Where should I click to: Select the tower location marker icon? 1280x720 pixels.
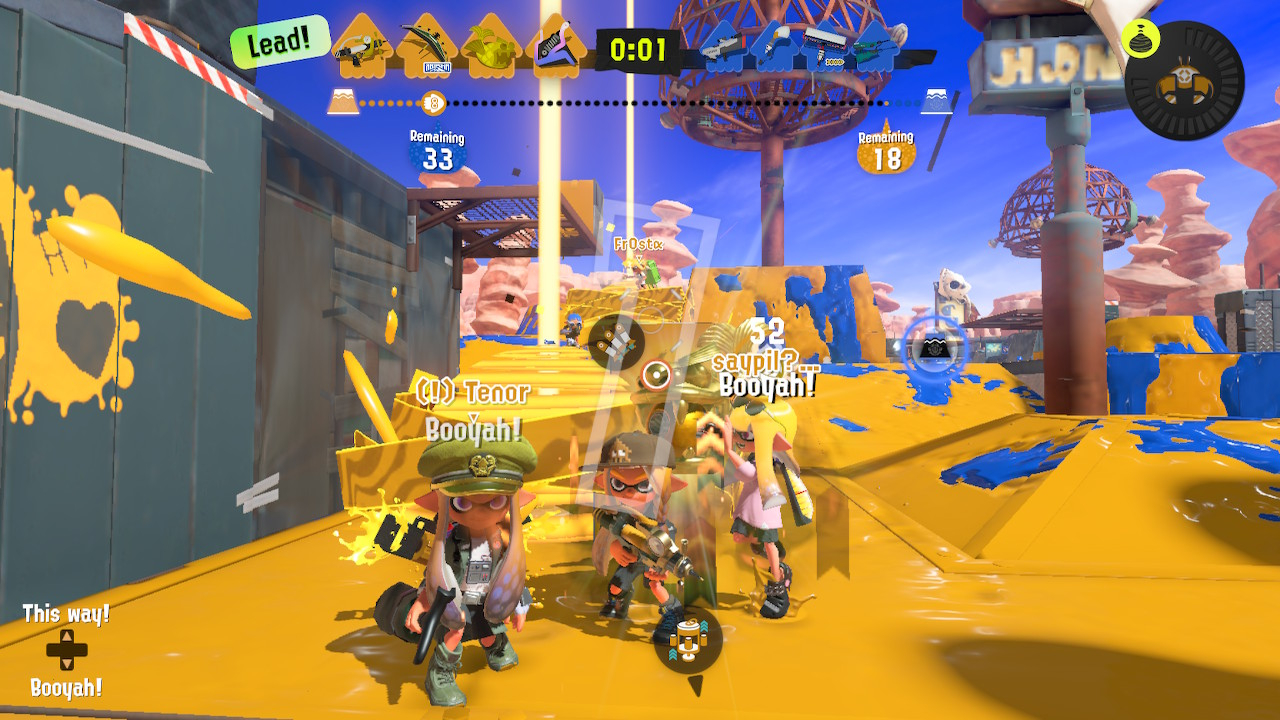(688, 639)
